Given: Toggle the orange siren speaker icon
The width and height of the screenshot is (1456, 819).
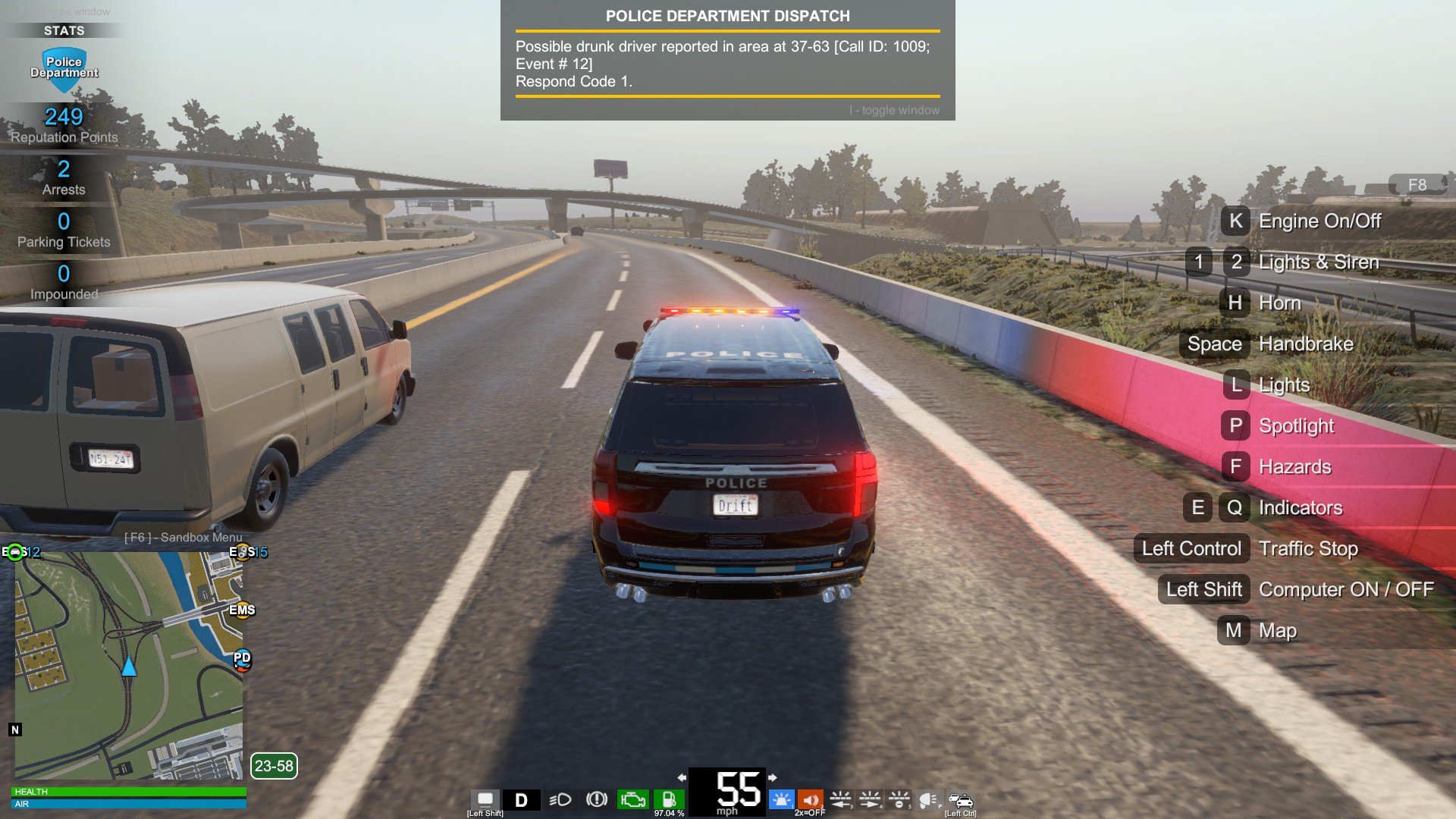Looking at the screenshot, I should 810,799.
